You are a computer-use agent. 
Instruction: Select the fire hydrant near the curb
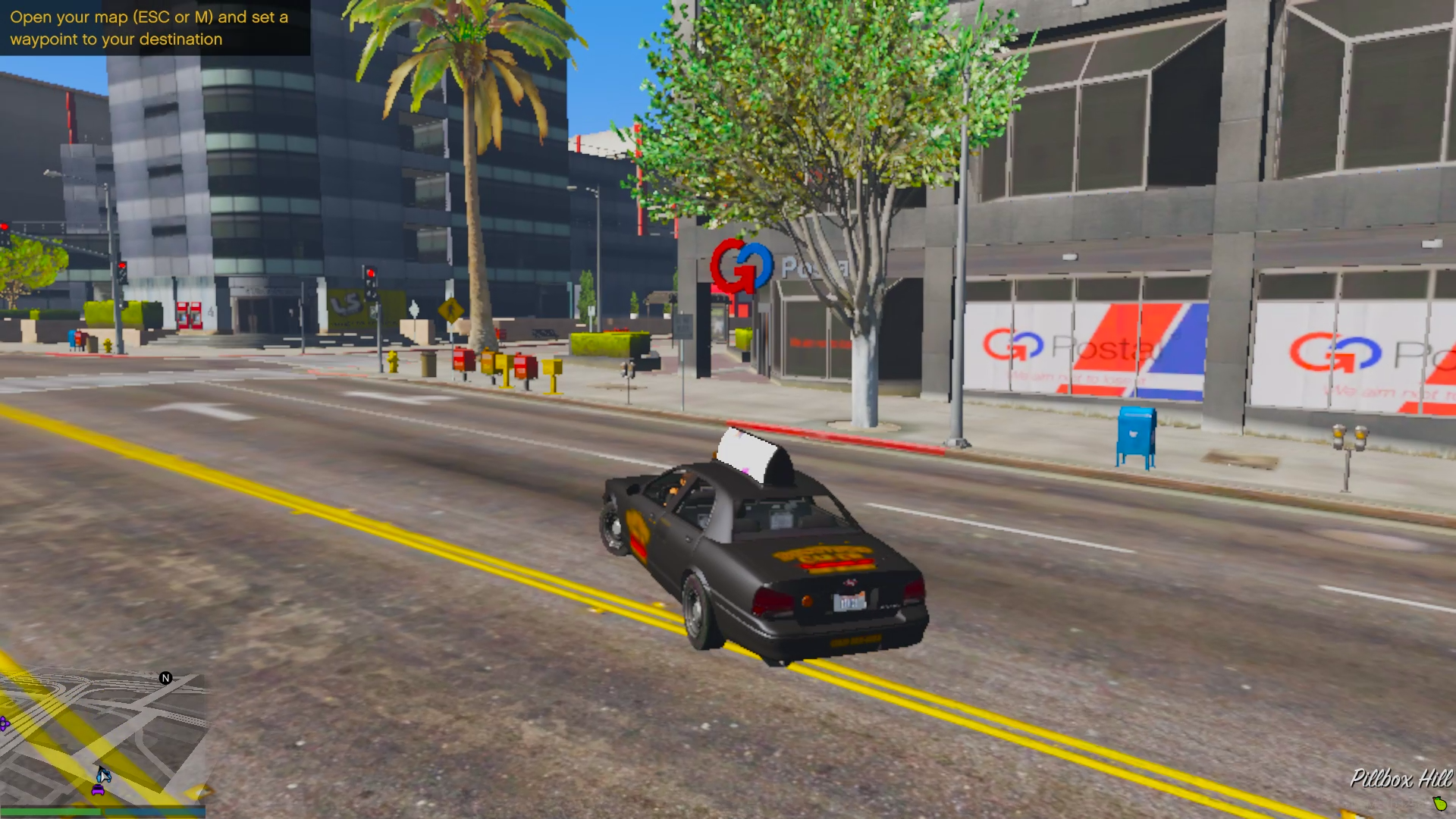[x=393, y=362]
